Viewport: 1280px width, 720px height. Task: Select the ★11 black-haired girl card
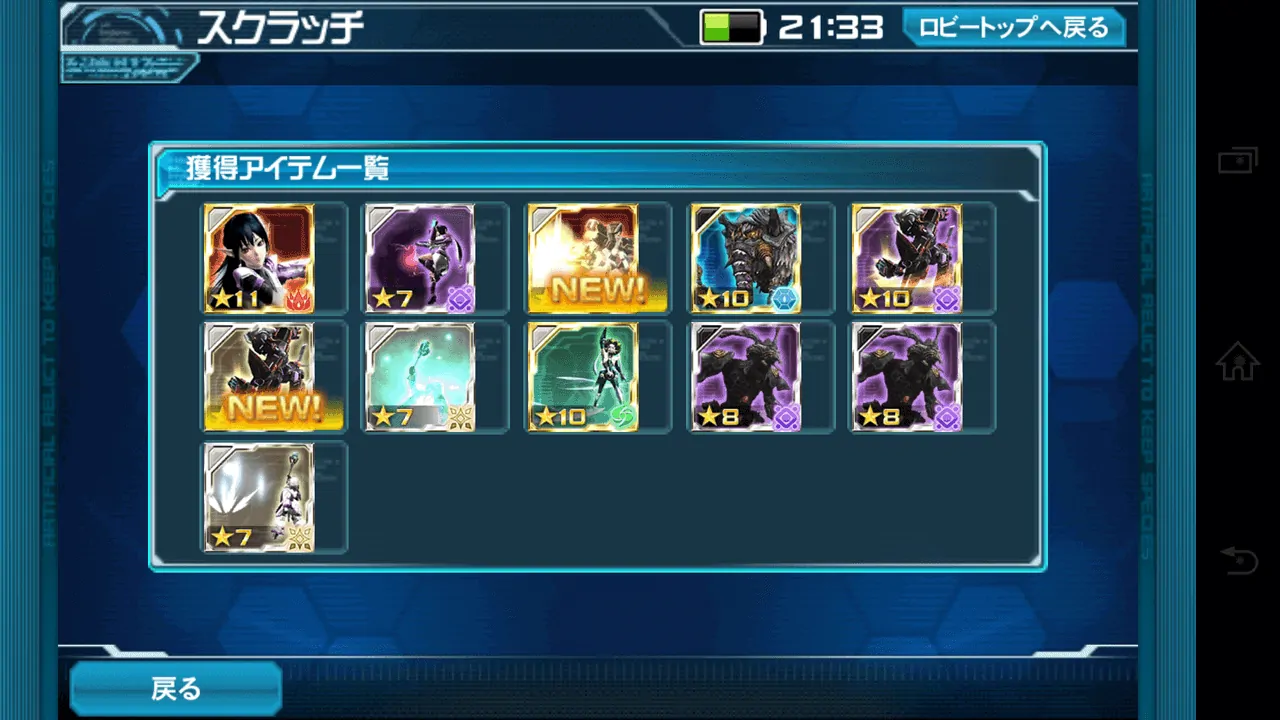[x=259, y=258]
